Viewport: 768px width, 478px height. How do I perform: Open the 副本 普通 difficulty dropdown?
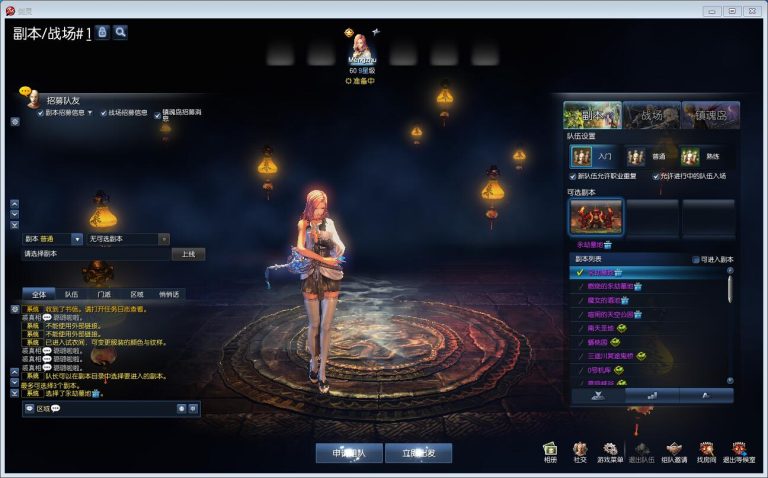(x=77, y=239)
